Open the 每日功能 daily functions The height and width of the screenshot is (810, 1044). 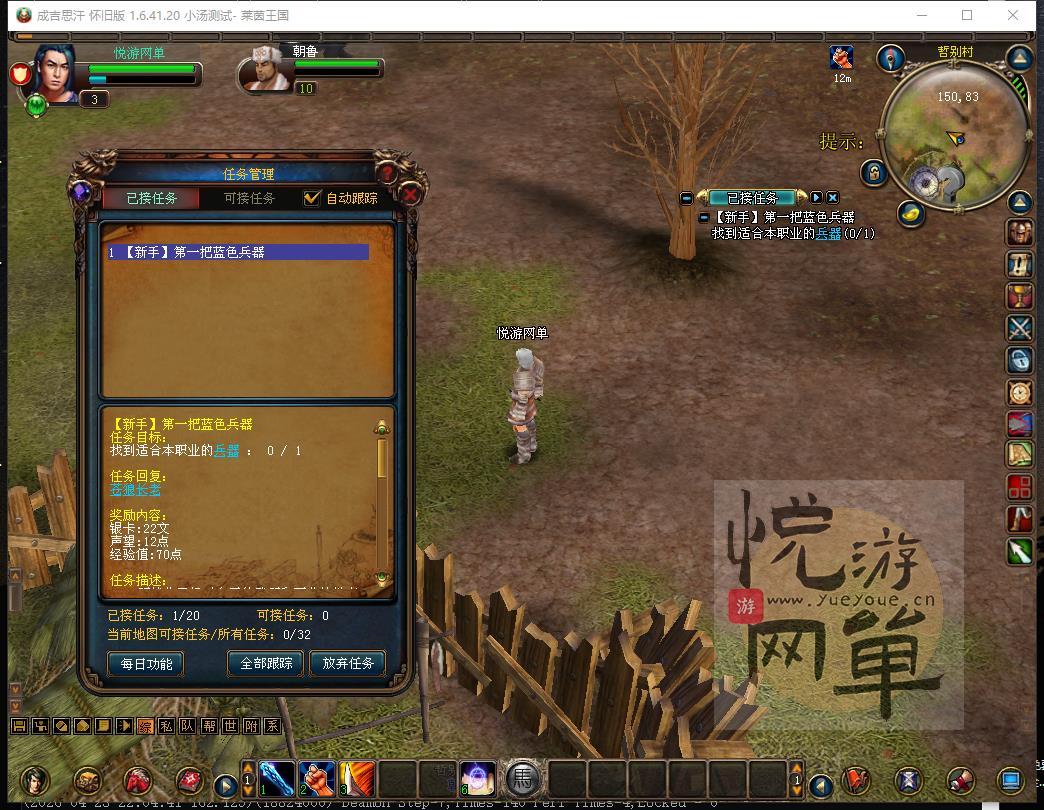146,663
